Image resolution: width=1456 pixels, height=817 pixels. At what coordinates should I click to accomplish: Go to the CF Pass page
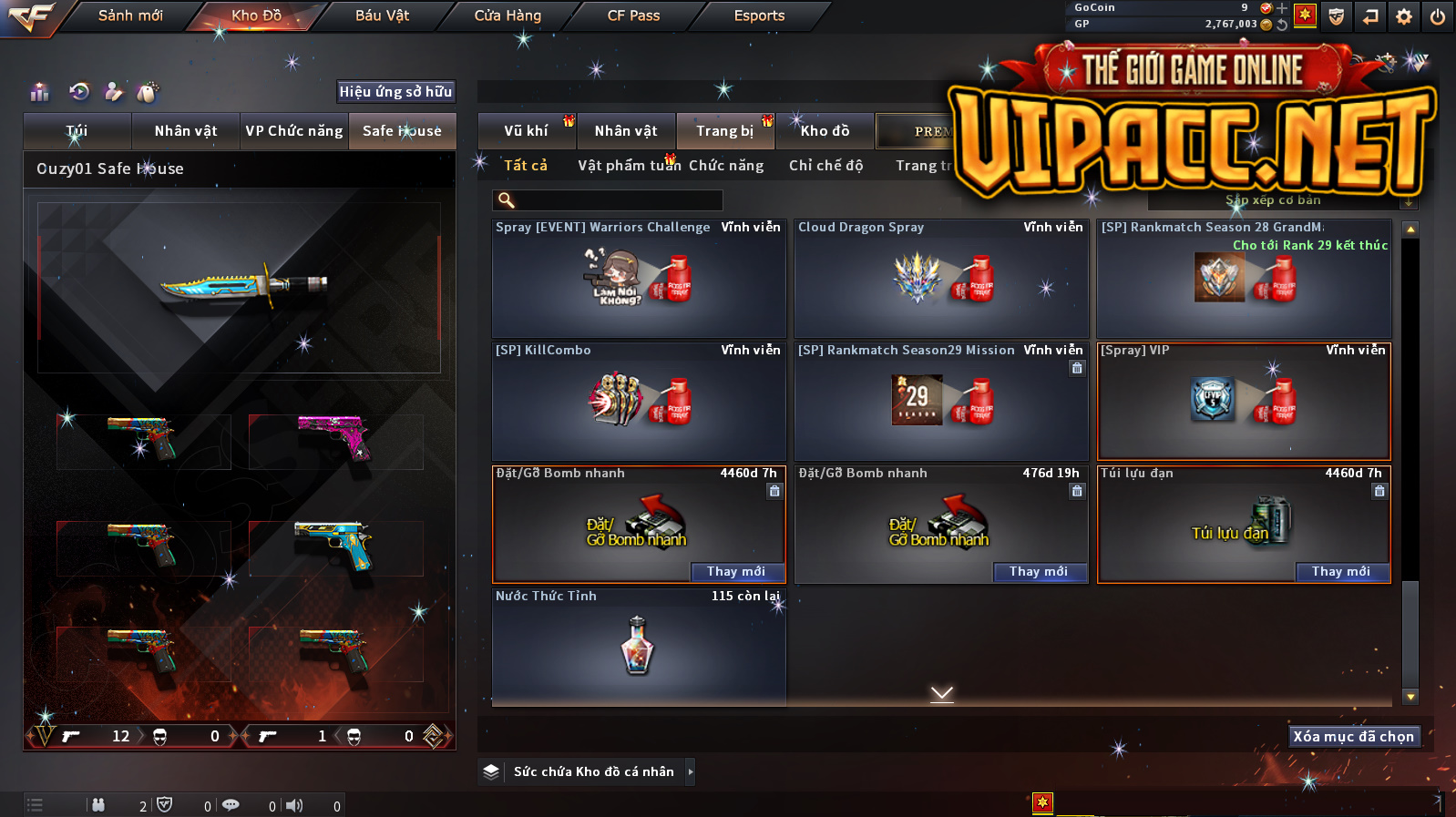point(633,15)
